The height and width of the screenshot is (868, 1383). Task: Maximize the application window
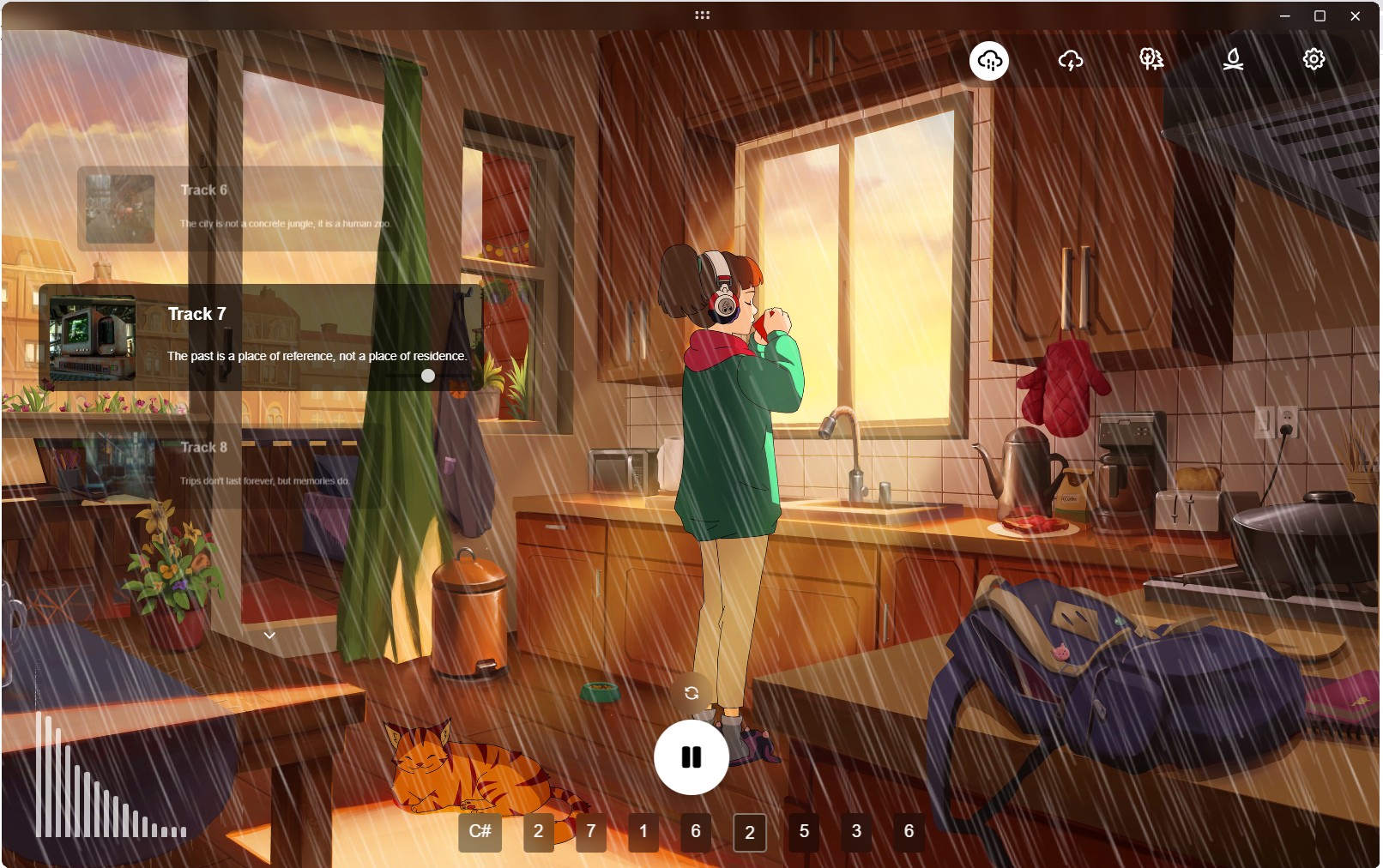[1320, 15]
